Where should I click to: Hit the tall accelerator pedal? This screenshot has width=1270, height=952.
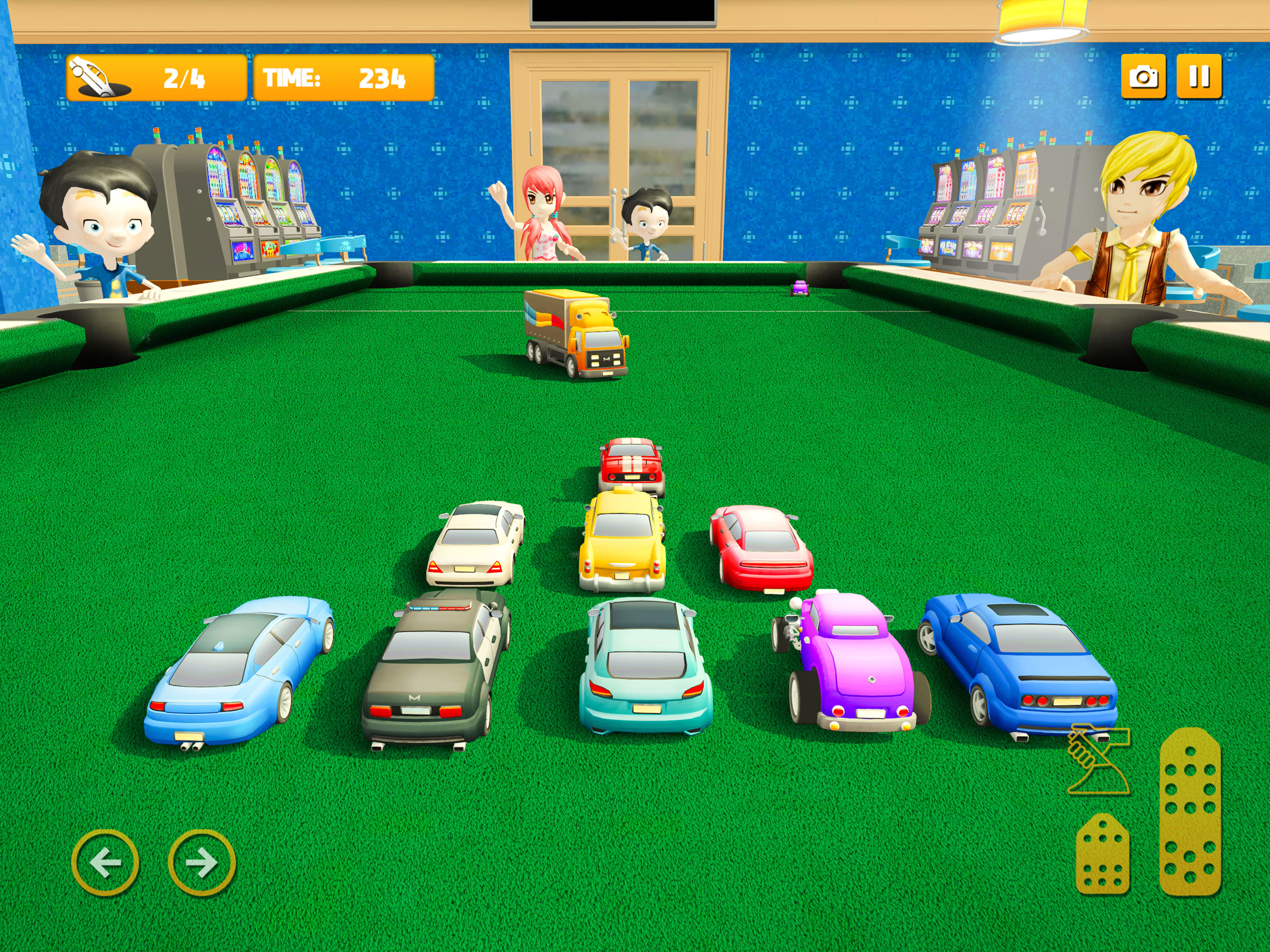(1190, 811)
